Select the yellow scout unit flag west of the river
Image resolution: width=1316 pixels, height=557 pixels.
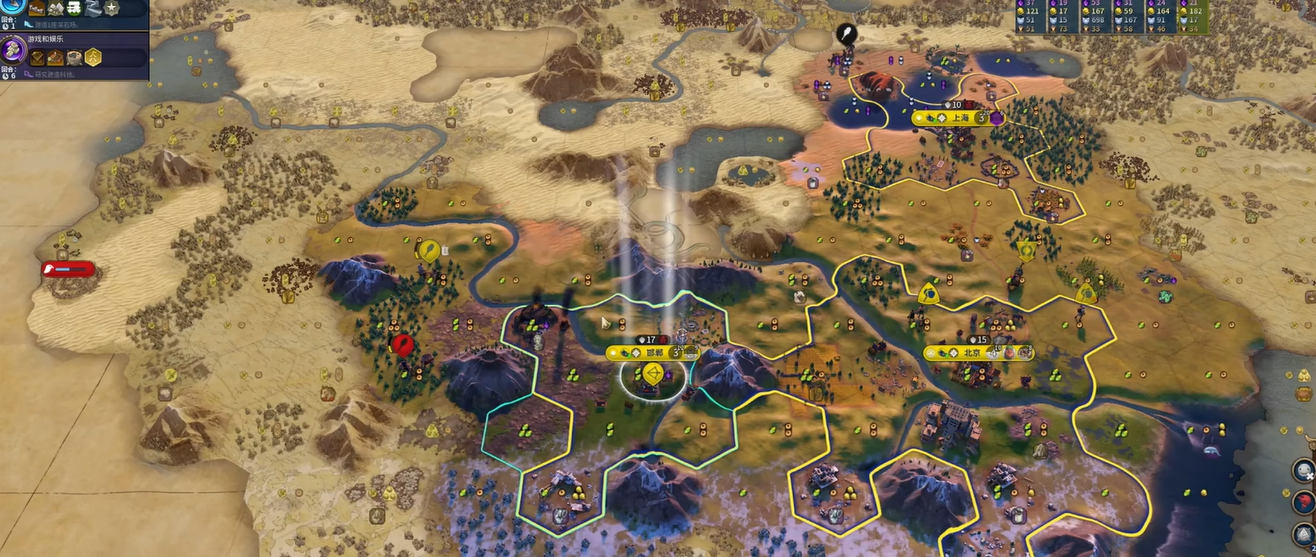click(x=429, y=250)
